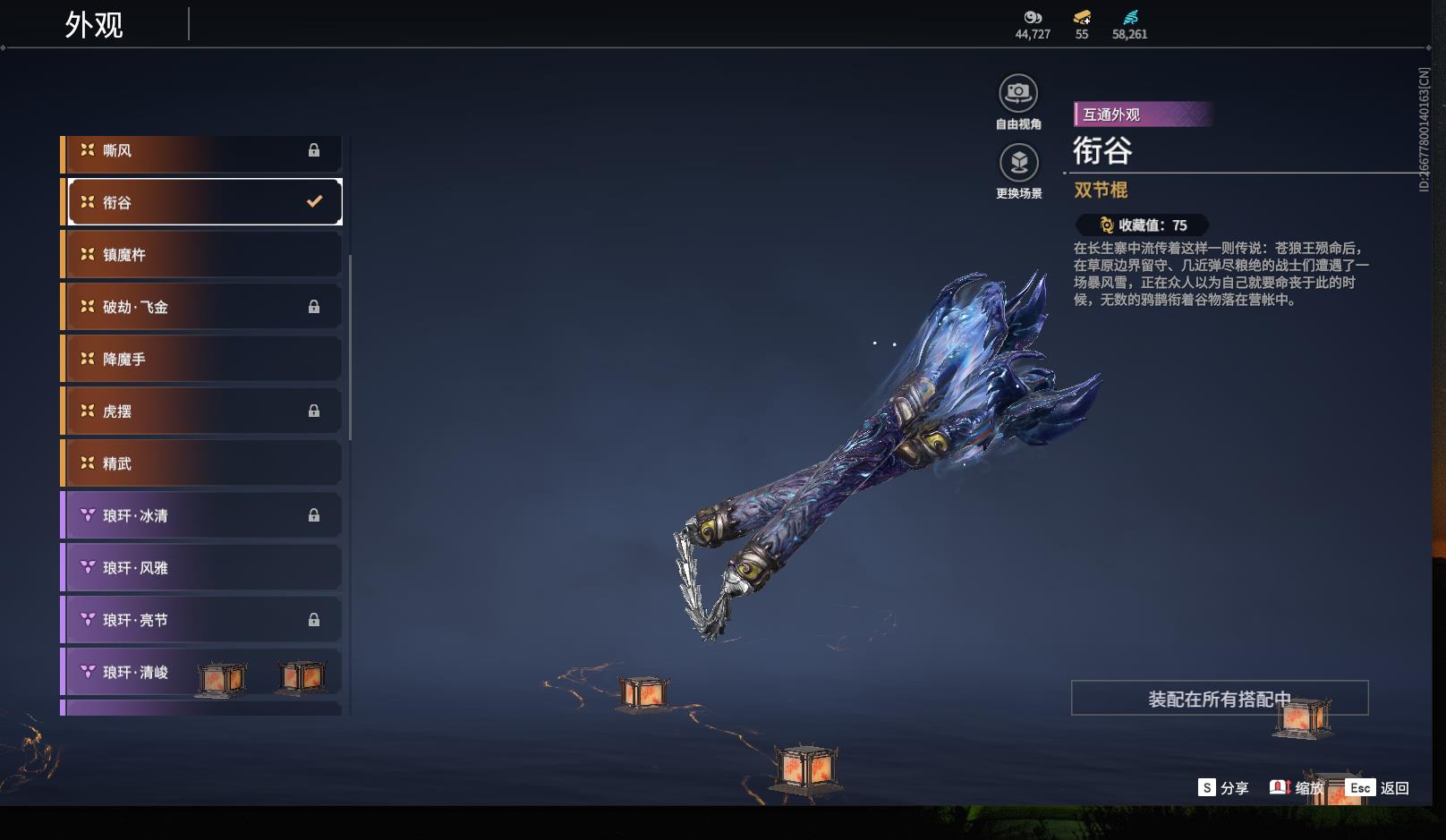
Task: Choose the 虎摆 skin row
Action: pyautogui.click(x=201, y=412)
